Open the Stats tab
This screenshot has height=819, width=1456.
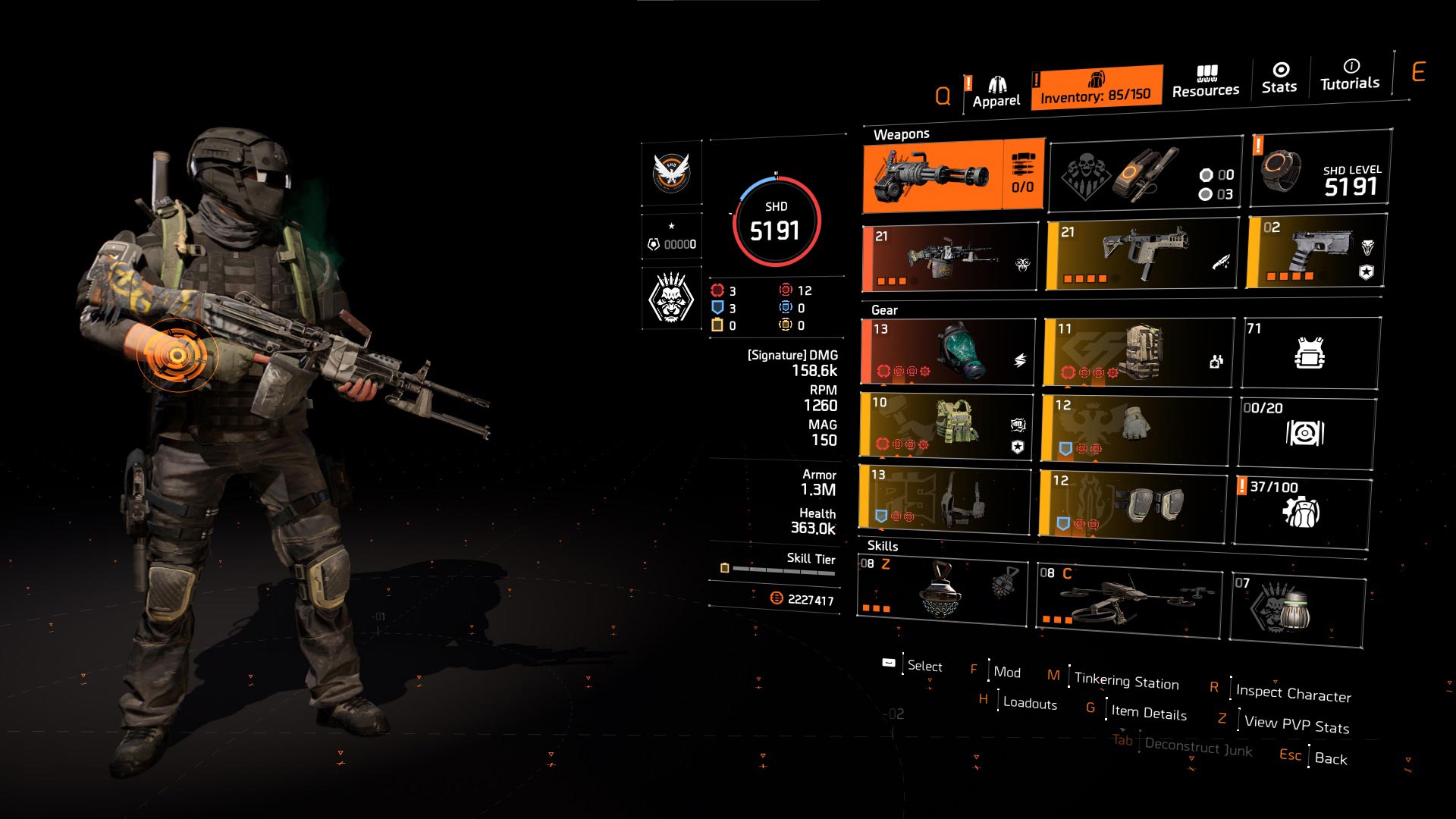(1279, 79)
